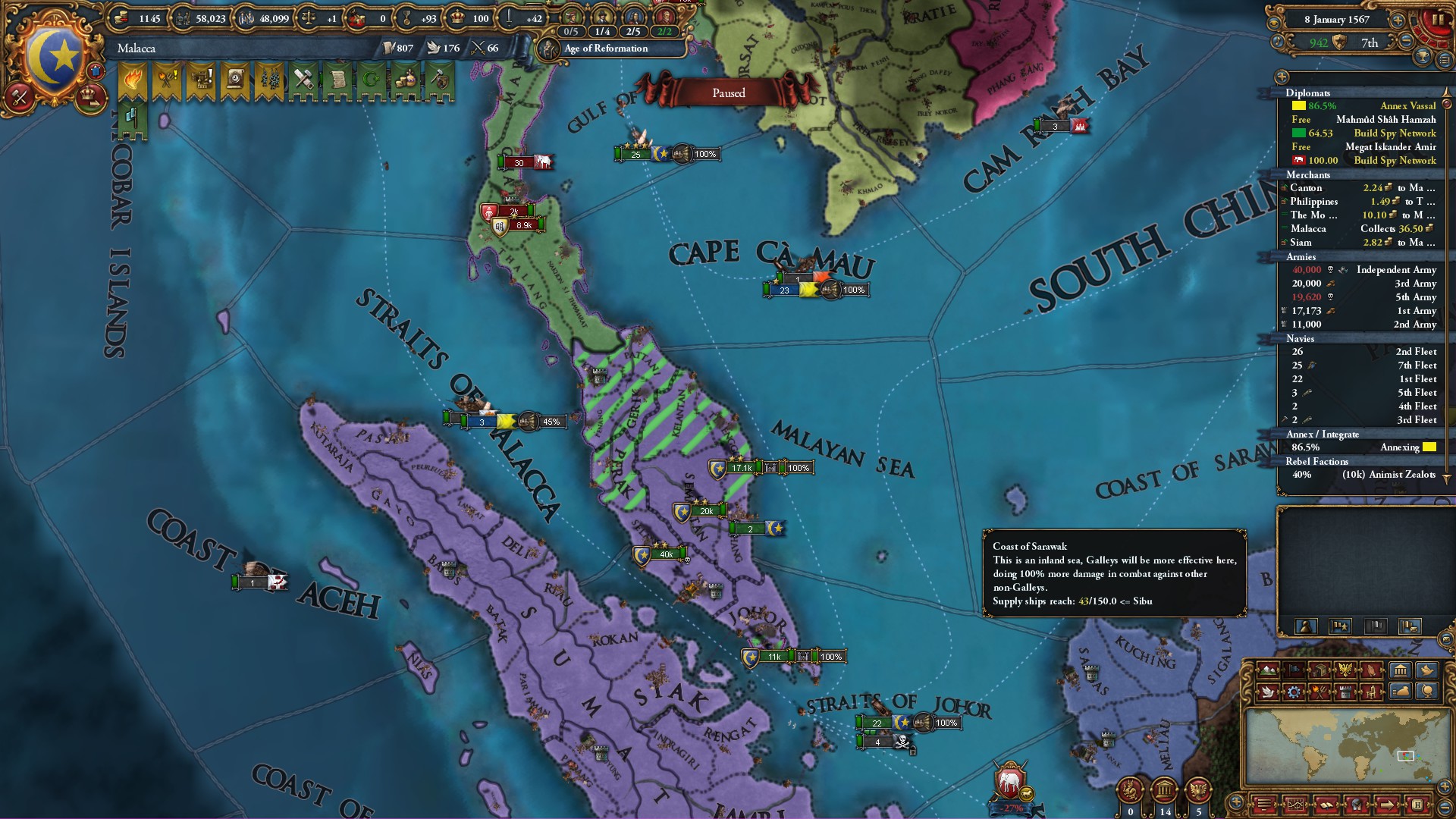
Task: Select the 40k army unit on the map
Action: tap(665, 554)
